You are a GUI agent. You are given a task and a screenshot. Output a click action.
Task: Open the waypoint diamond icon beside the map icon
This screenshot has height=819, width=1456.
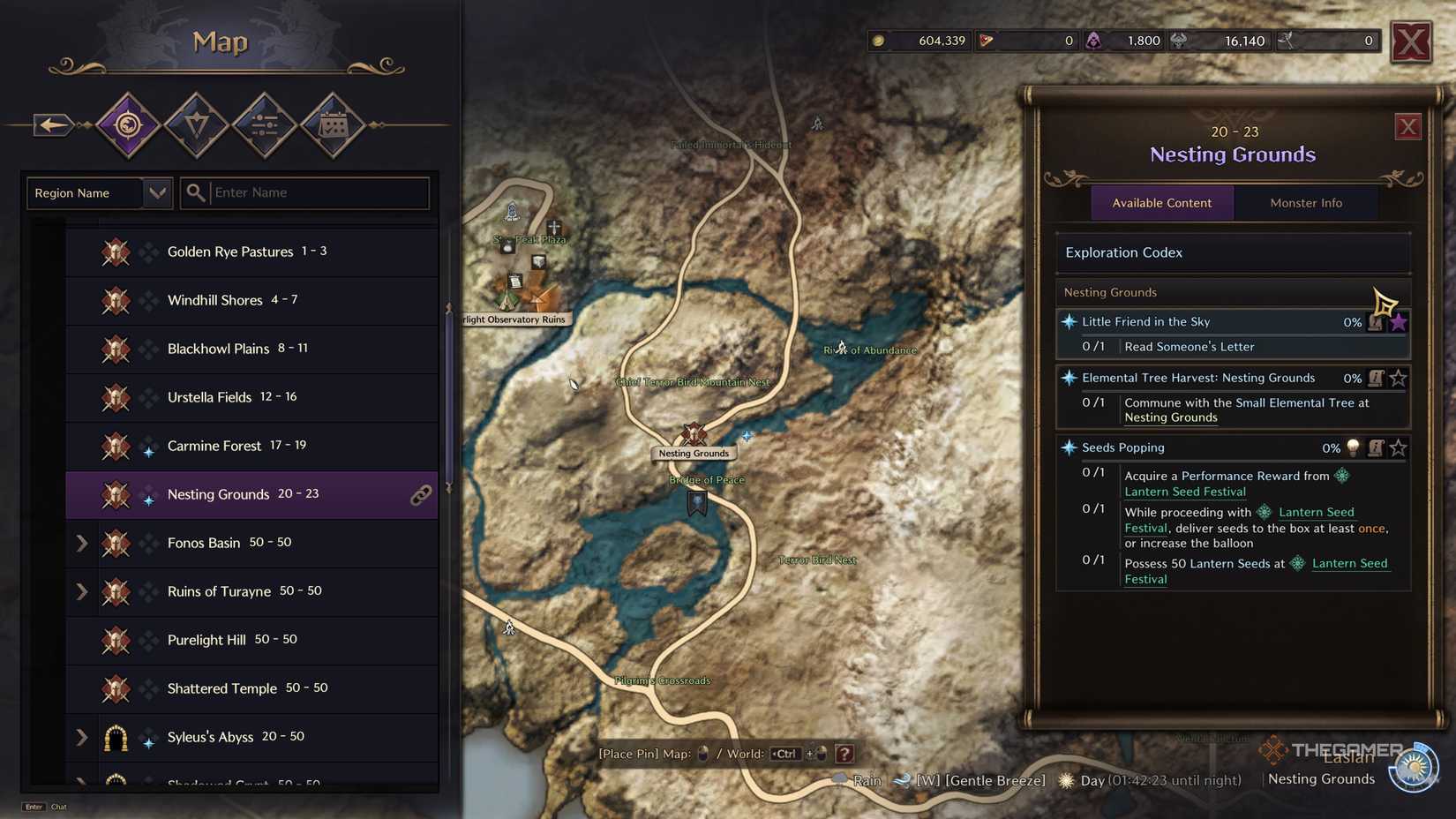[x=196, y=124]
